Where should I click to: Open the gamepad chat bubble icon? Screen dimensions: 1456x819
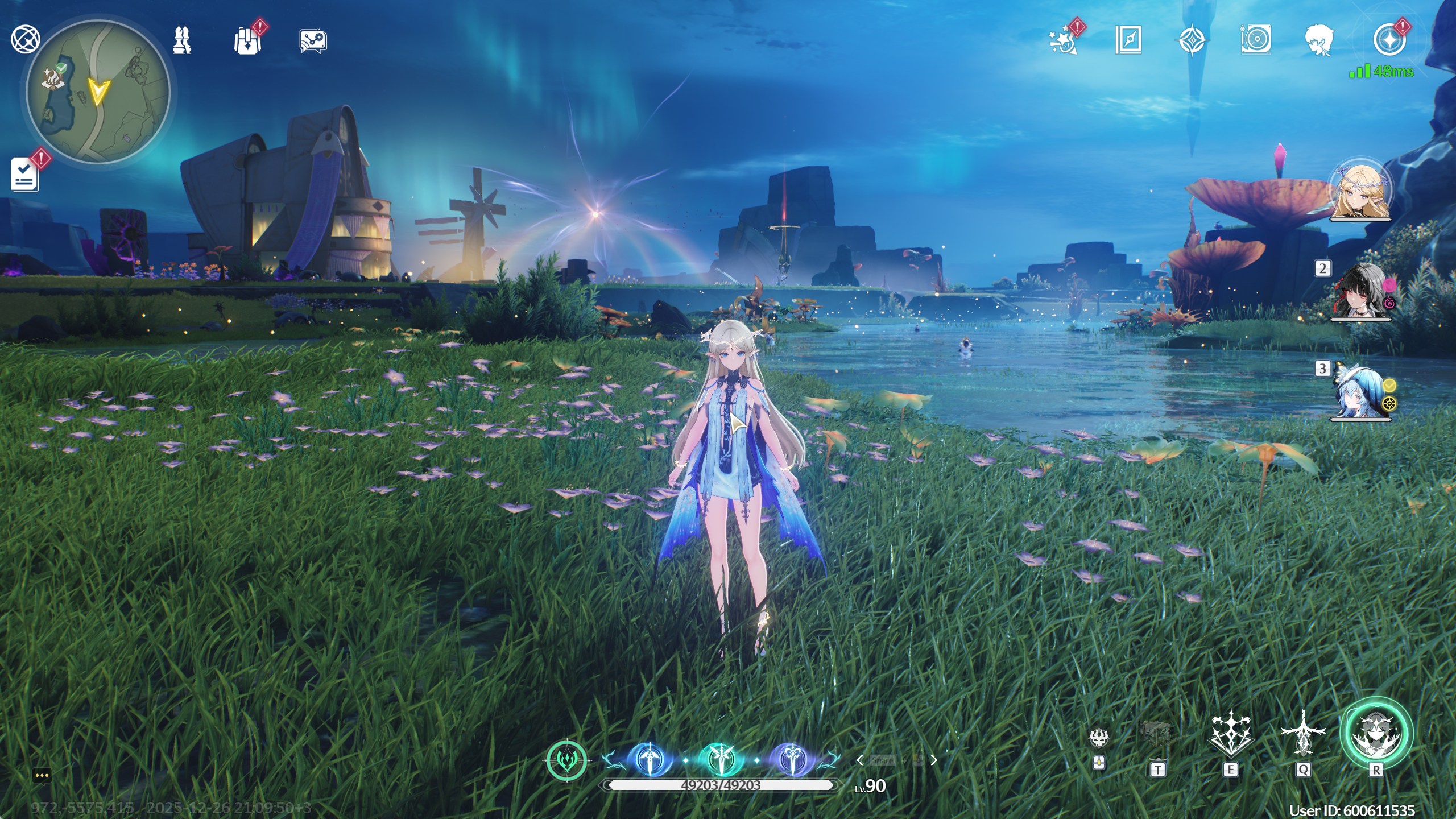[313, 41]
